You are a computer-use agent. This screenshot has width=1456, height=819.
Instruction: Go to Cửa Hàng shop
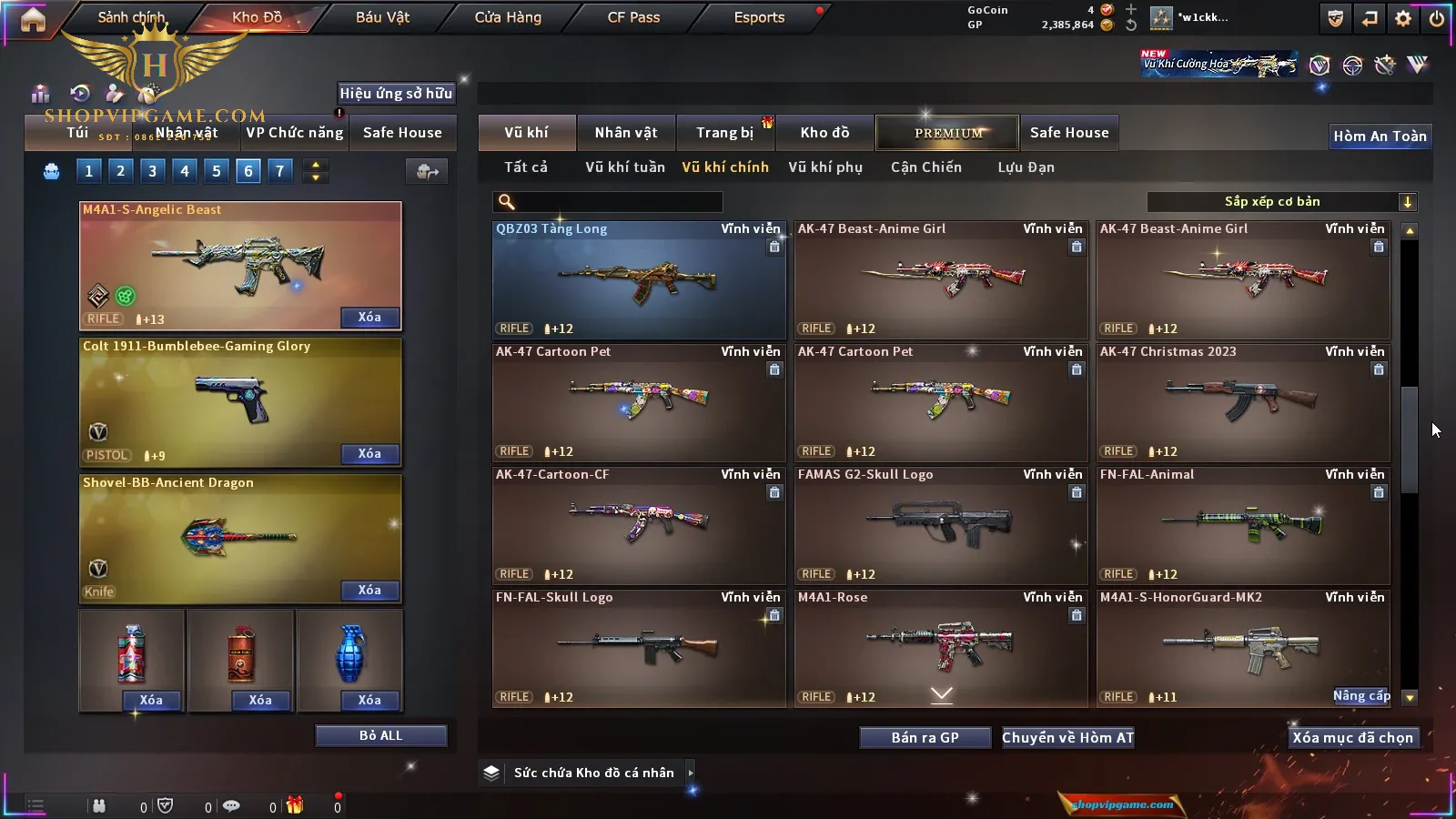pyautogui.click(x=508, y=17)
